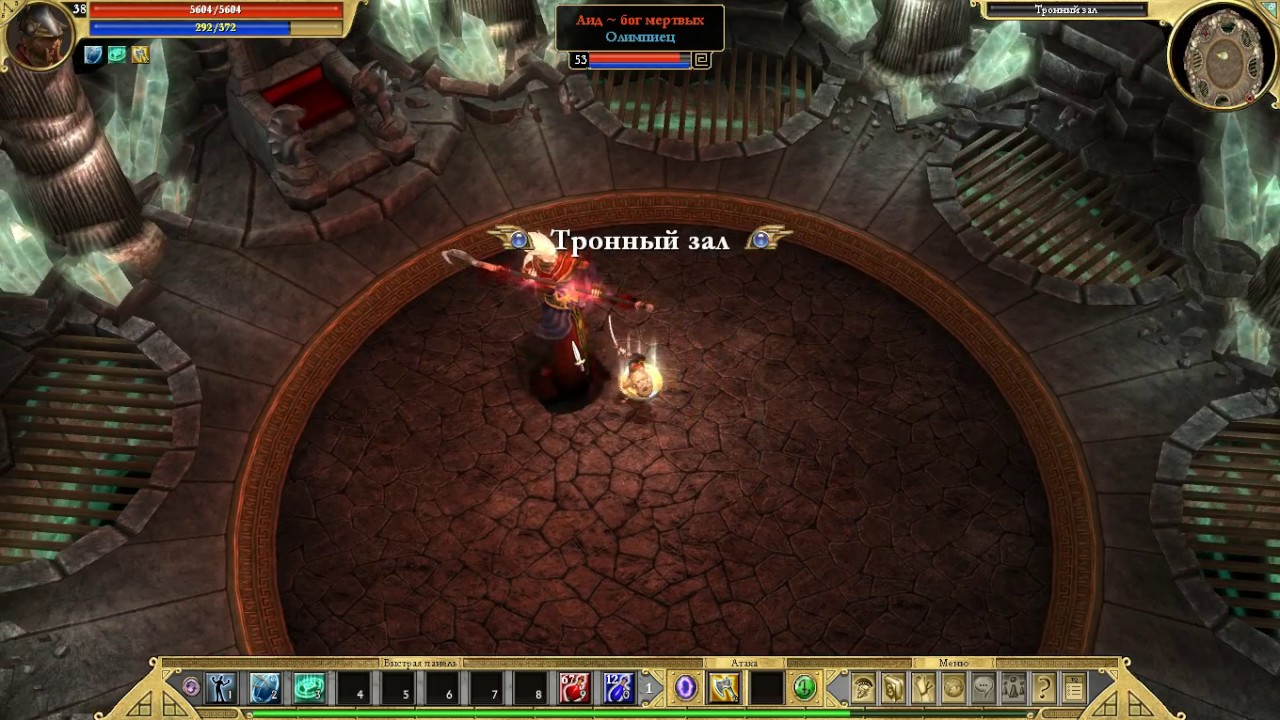Click the small purple swirl beside slot 1

click(191, 688)
